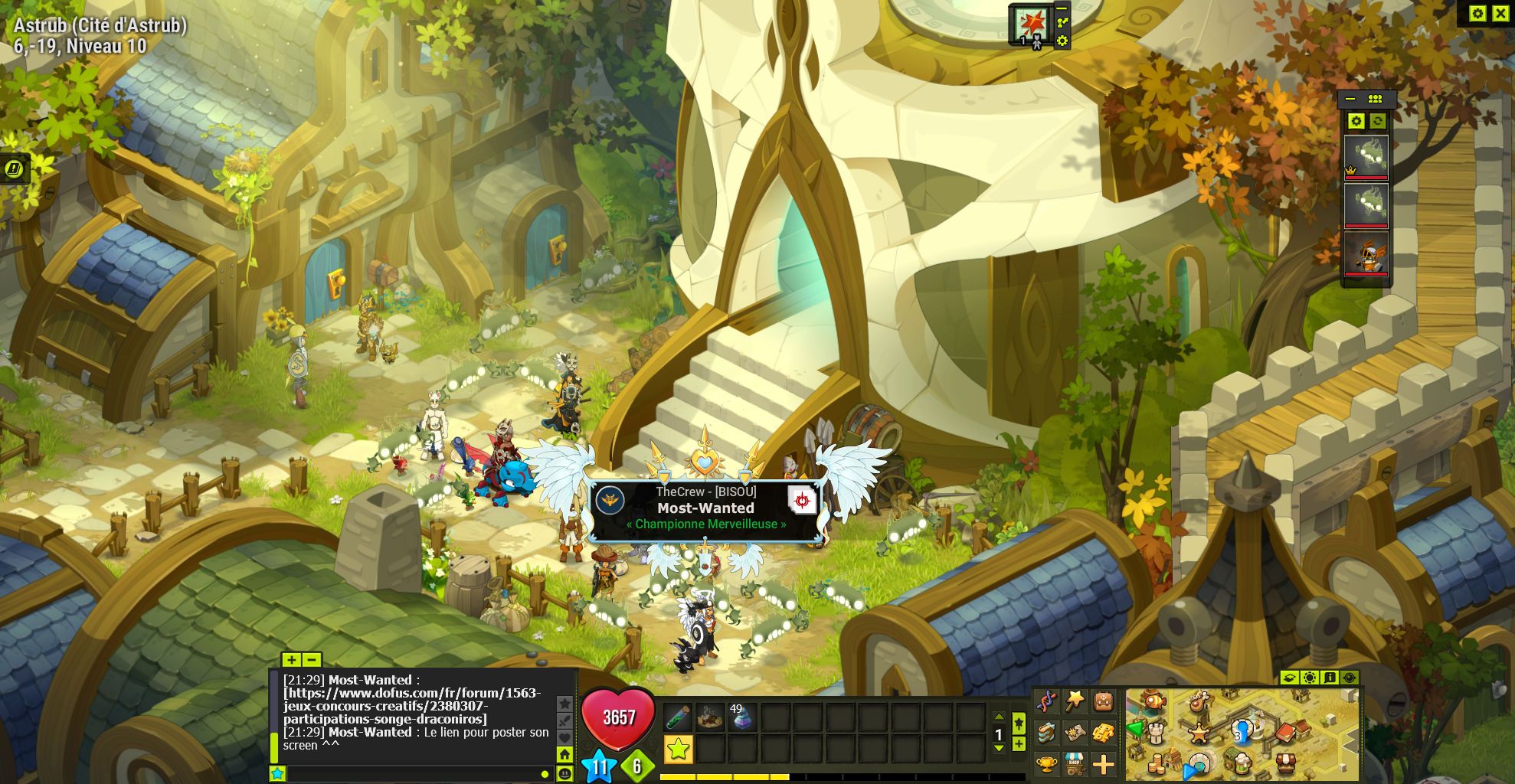The image size is (1515, 784).
Task: Open the achievements trophy icon
Action: tap(1046, 766)
